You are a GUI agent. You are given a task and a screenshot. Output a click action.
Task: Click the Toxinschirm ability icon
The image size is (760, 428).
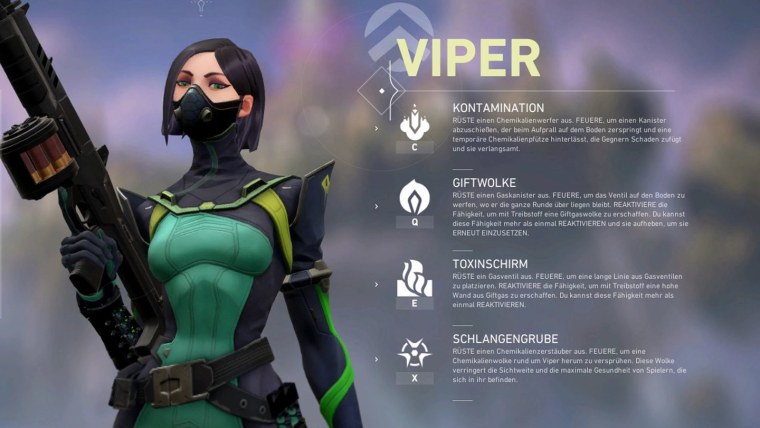tap(415, 277)
